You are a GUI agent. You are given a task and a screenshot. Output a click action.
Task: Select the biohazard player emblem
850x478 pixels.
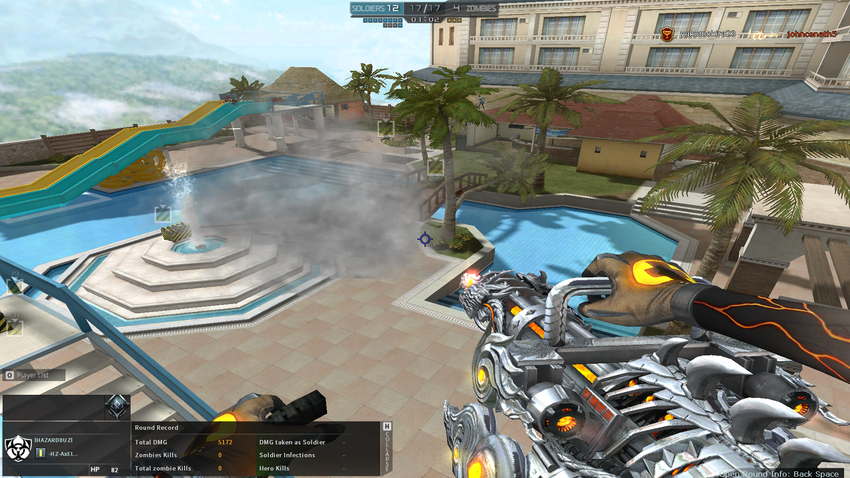click(16, 447)
